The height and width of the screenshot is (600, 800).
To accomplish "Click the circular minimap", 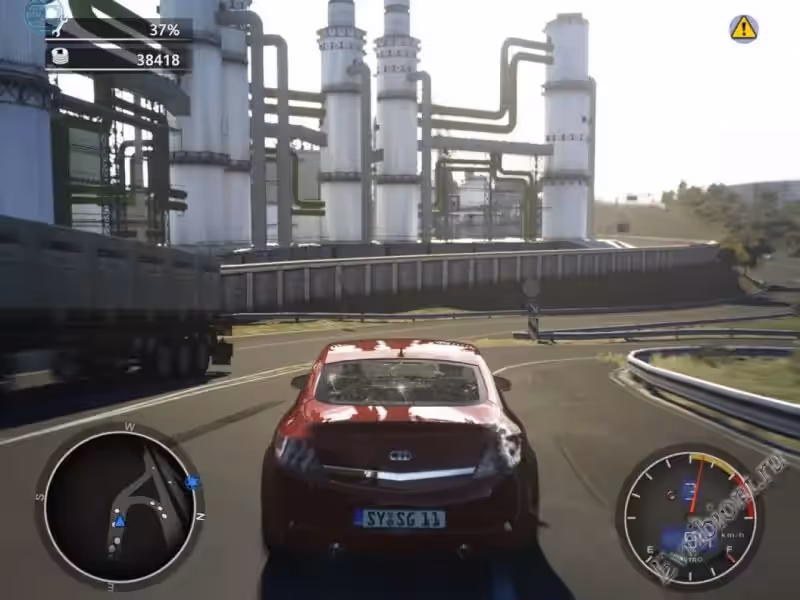I will click(x=120, y=504).
